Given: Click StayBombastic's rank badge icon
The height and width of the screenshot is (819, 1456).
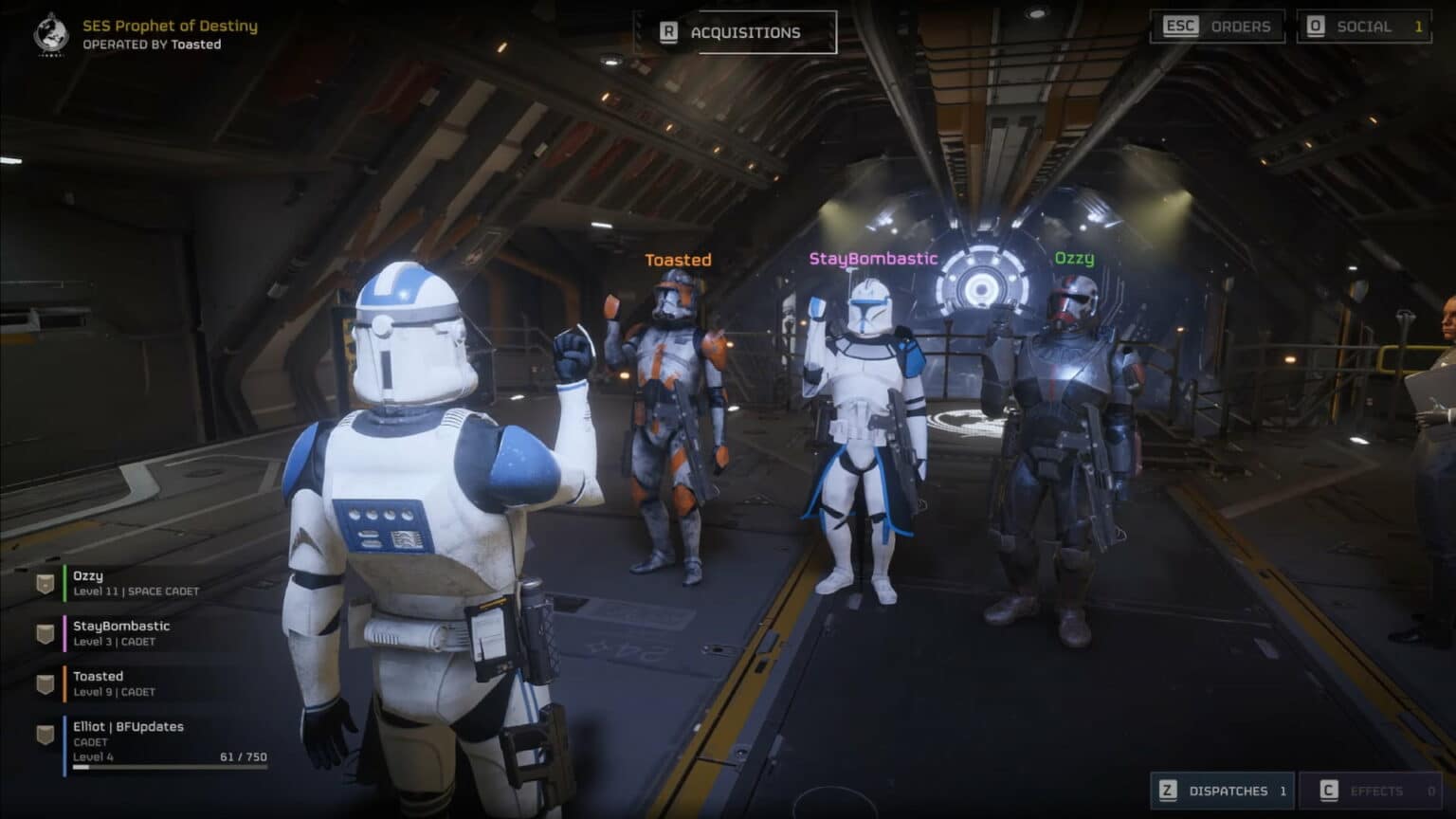Looking at the screenshot, I should [x=44, y=632].
